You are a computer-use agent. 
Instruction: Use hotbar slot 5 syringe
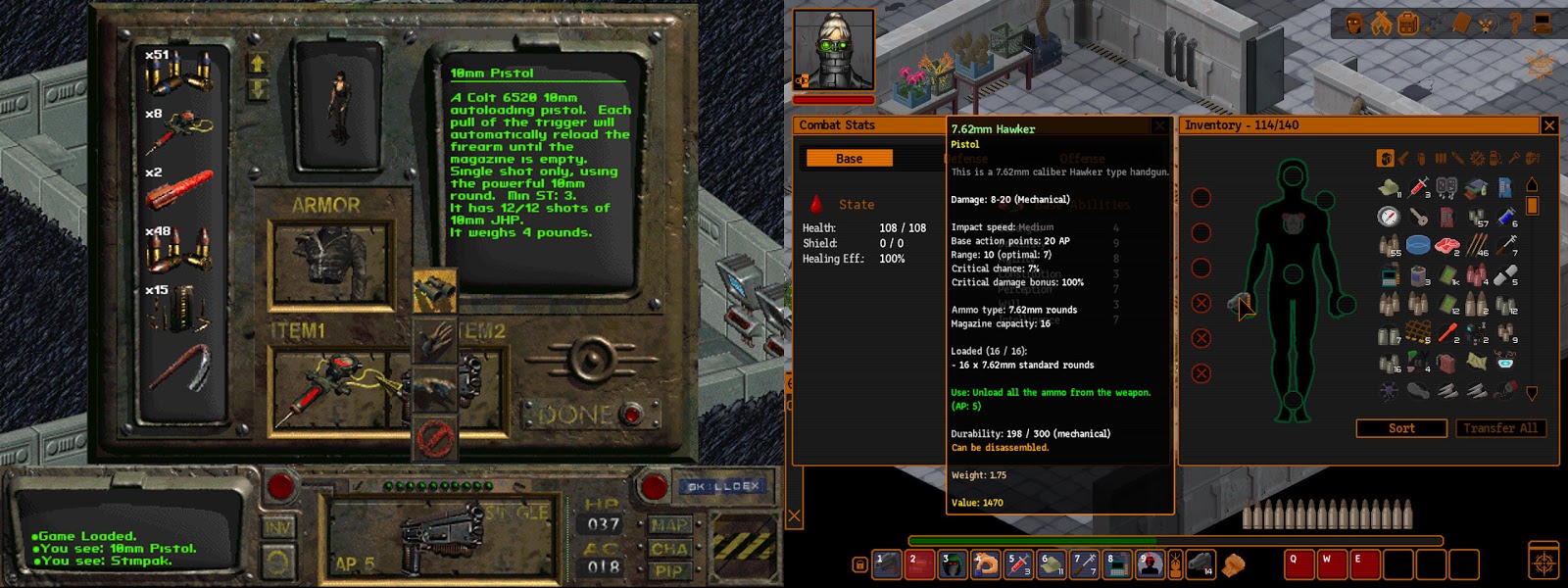tap(1018, 564)
